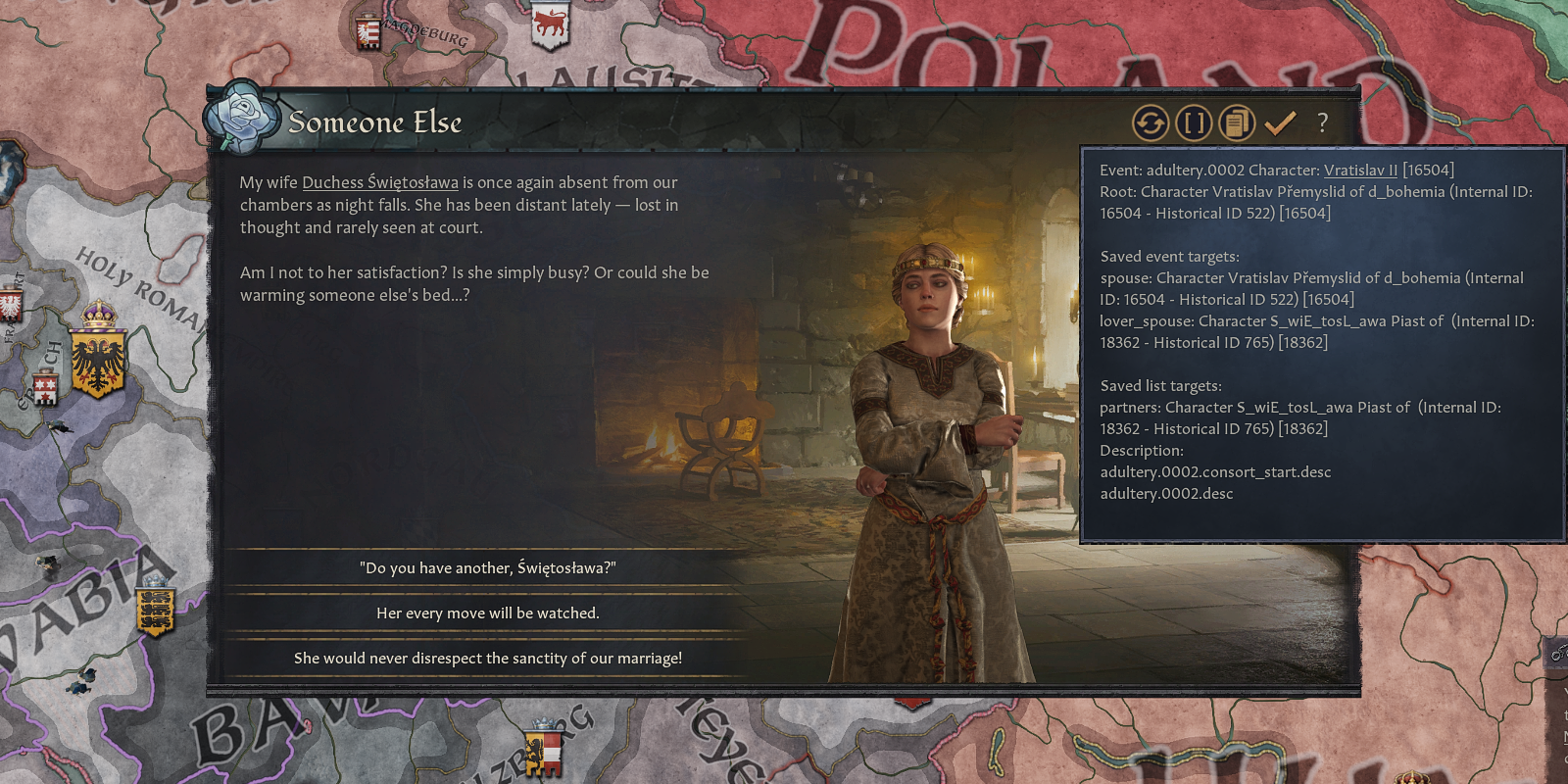Click the square brackets debug icon

click(1194, 123)
